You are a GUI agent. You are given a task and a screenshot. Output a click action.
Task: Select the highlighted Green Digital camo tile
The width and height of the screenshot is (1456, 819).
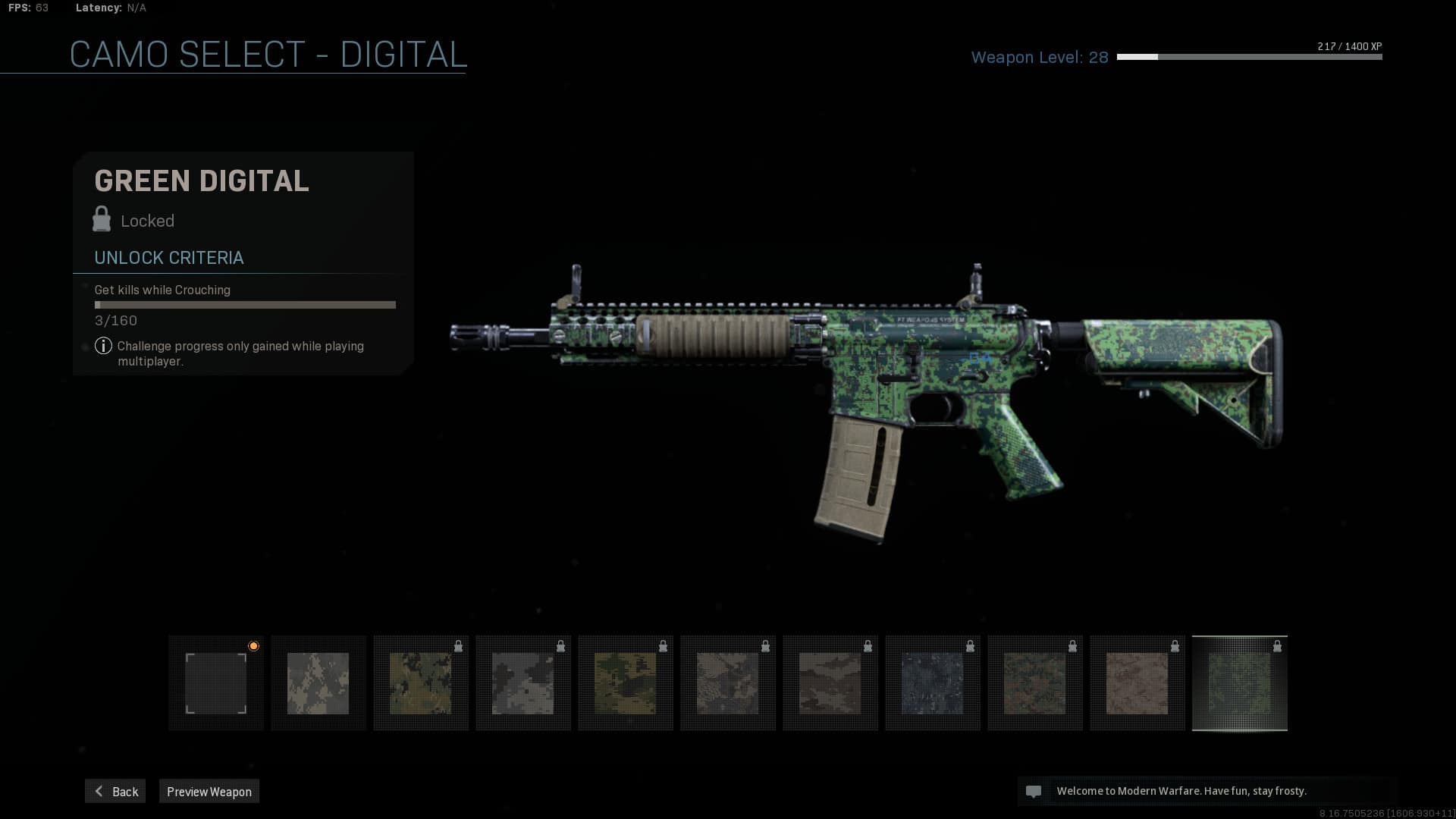coord(1239,683)
